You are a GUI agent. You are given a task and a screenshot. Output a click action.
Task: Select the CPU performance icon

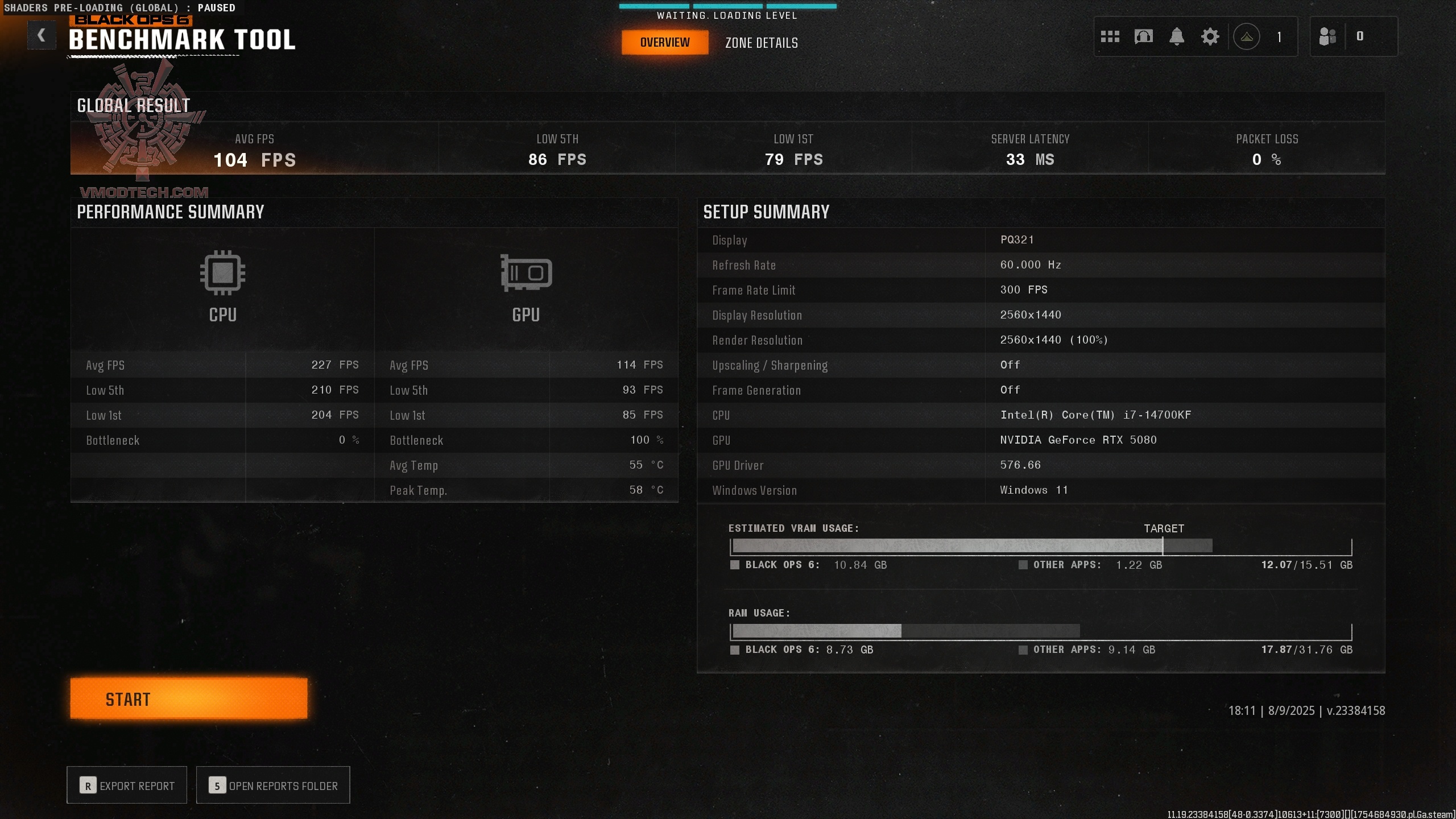(221, 274)
